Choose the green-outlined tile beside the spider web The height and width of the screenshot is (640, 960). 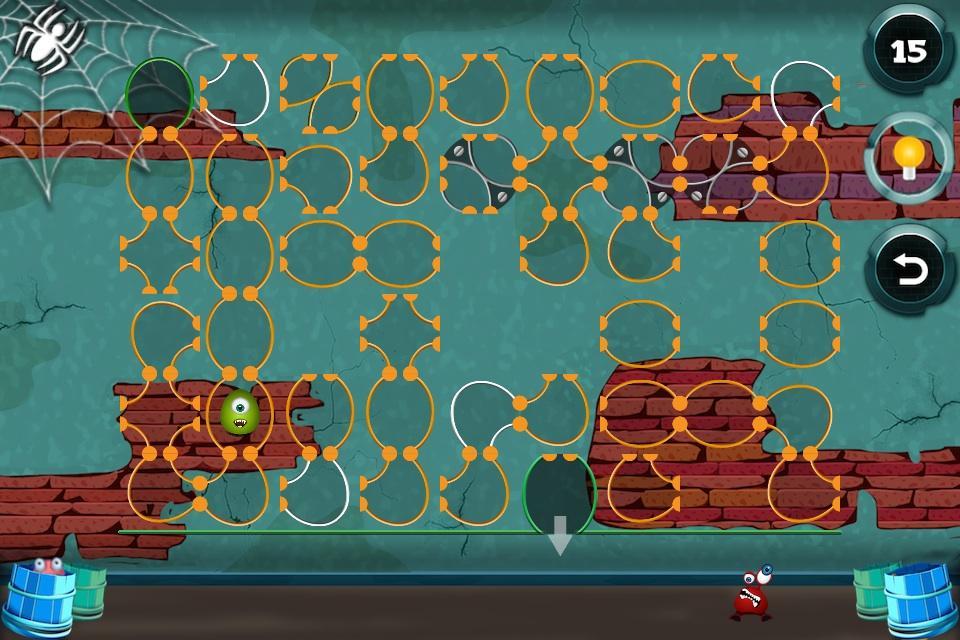160,92
